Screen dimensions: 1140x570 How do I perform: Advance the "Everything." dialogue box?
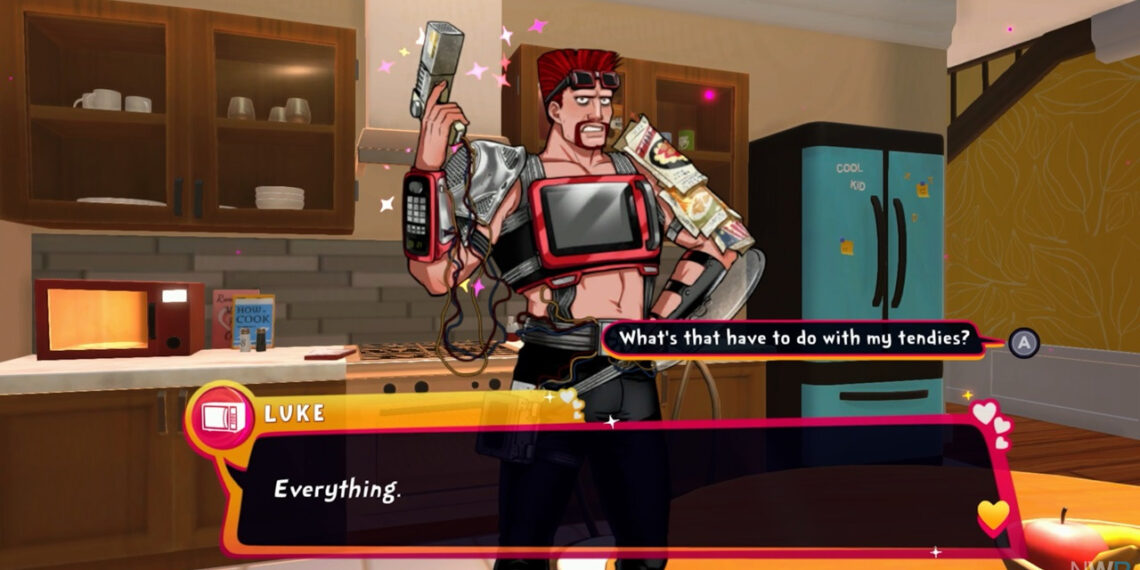click(x=600, y=489)
